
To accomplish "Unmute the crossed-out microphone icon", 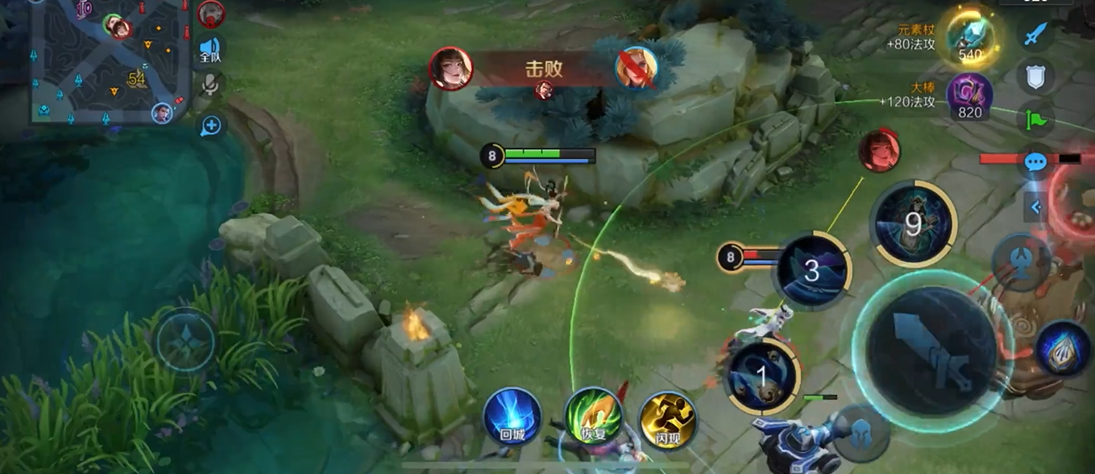I will click(211, 85).
